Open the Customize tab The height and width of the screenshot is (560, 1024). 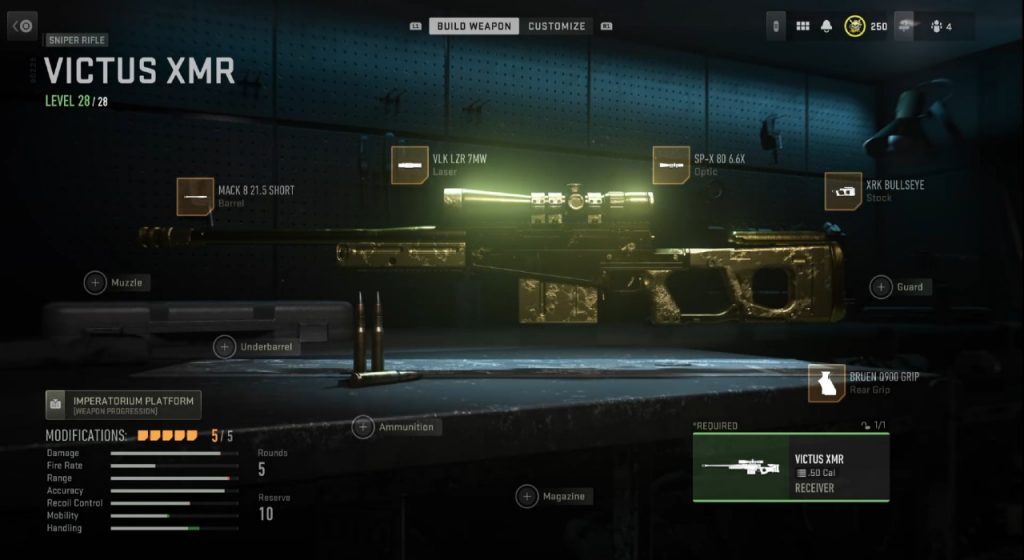click(x=557, y=26)
